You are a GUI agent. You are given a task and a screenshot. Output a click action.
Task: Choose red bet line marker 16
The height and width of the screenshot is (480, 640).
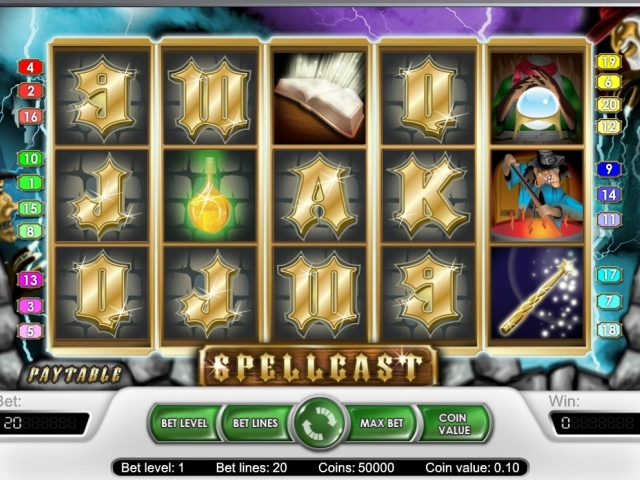point(30,117)
